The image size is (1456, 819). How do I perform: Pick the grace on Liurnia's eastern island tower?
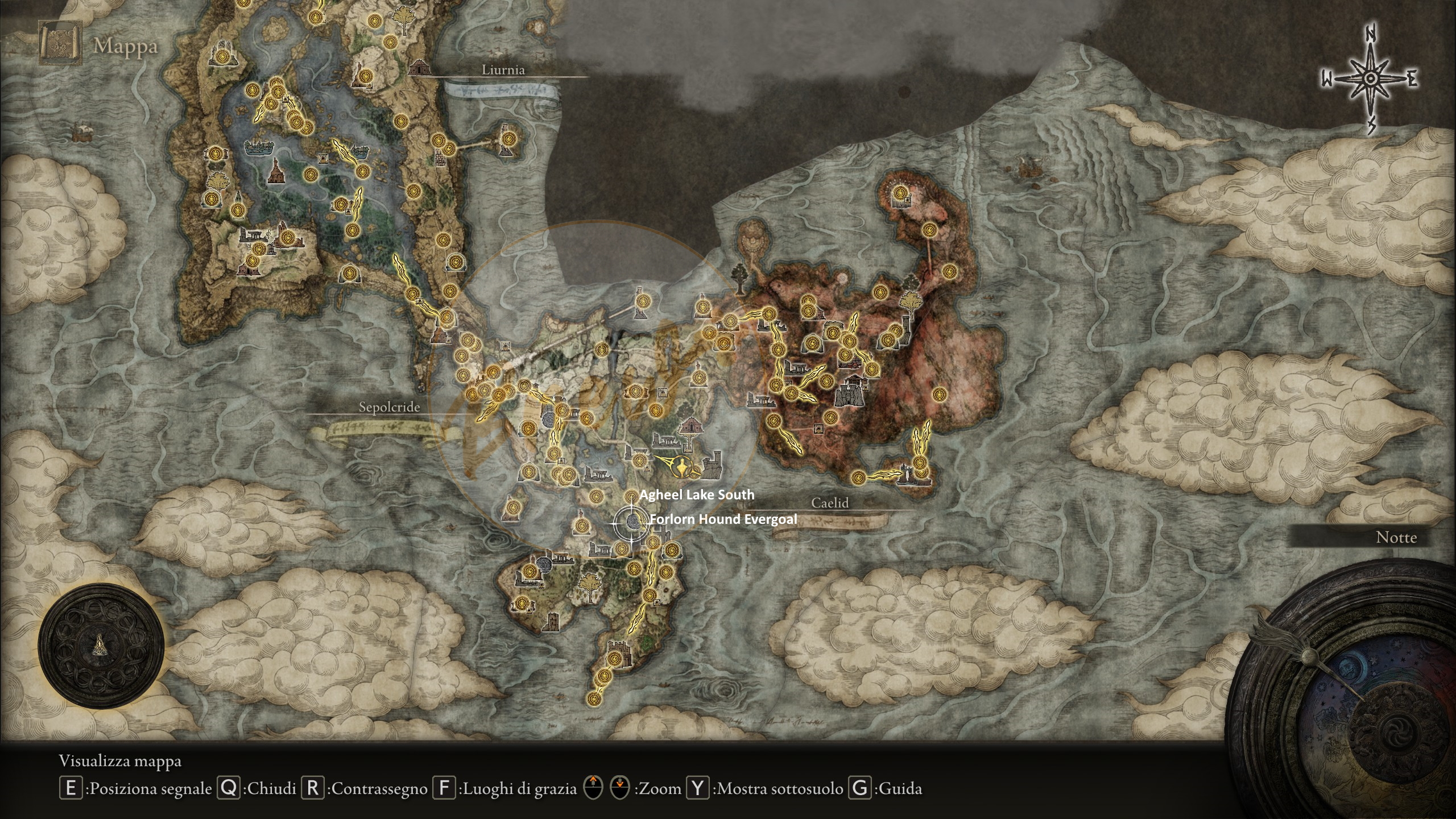click(508, 138)
